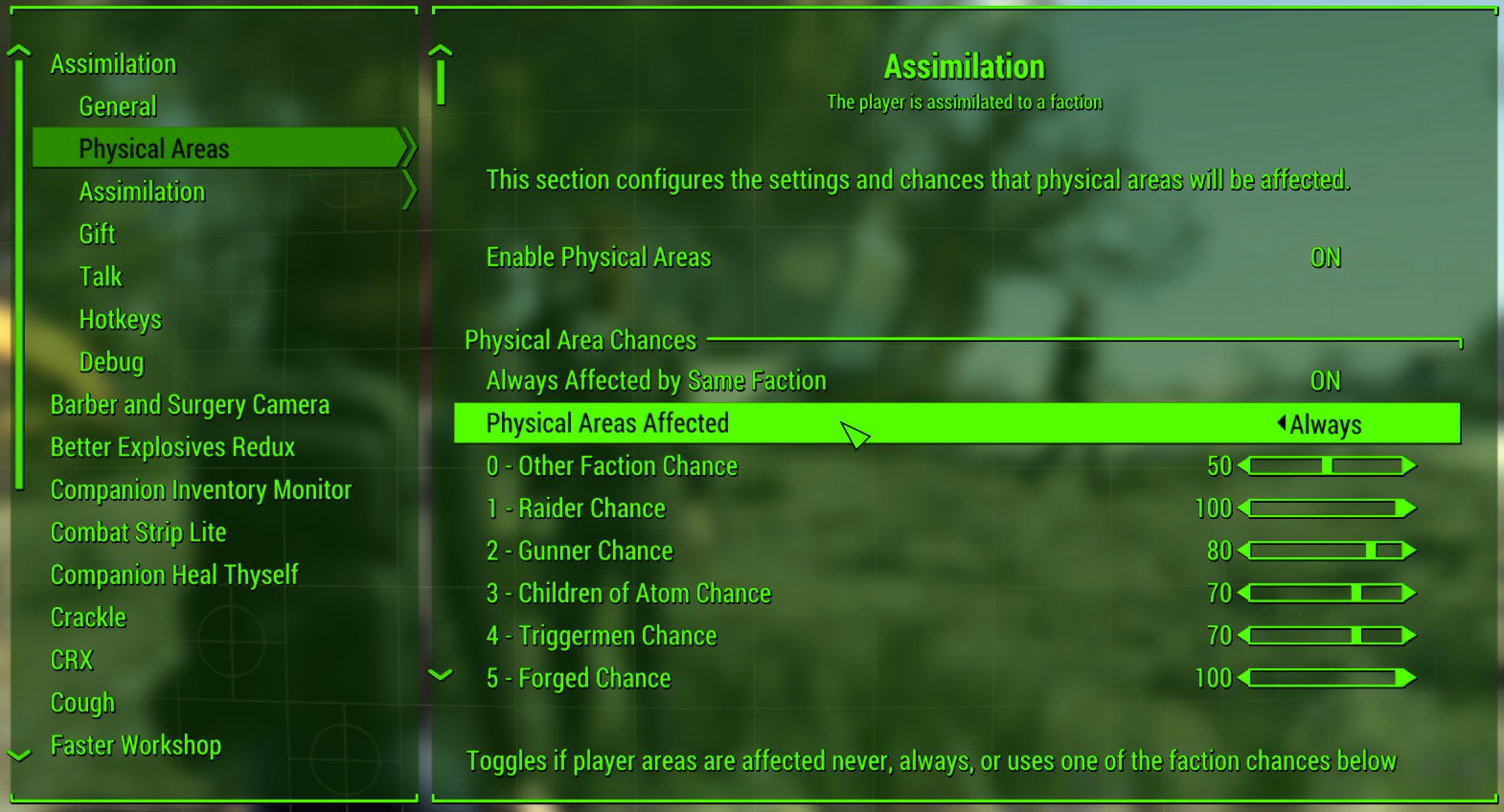This screenshot has height=812, width=1504.
Task: Click the left arrow beside the Always value
Action: point(1281,423)
